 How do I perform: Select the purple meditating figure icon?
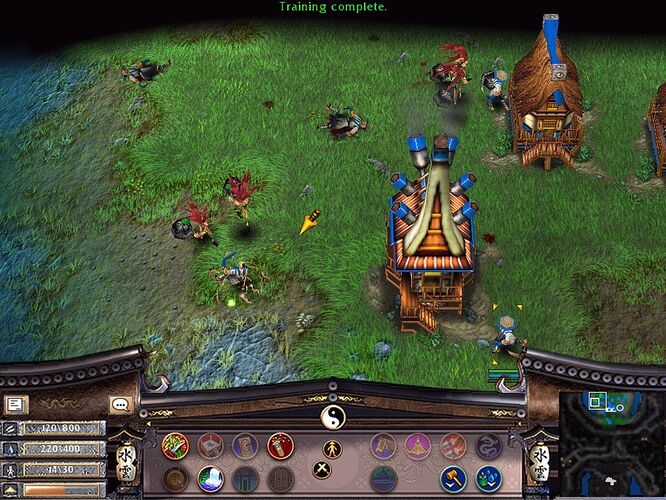(418, 446)
